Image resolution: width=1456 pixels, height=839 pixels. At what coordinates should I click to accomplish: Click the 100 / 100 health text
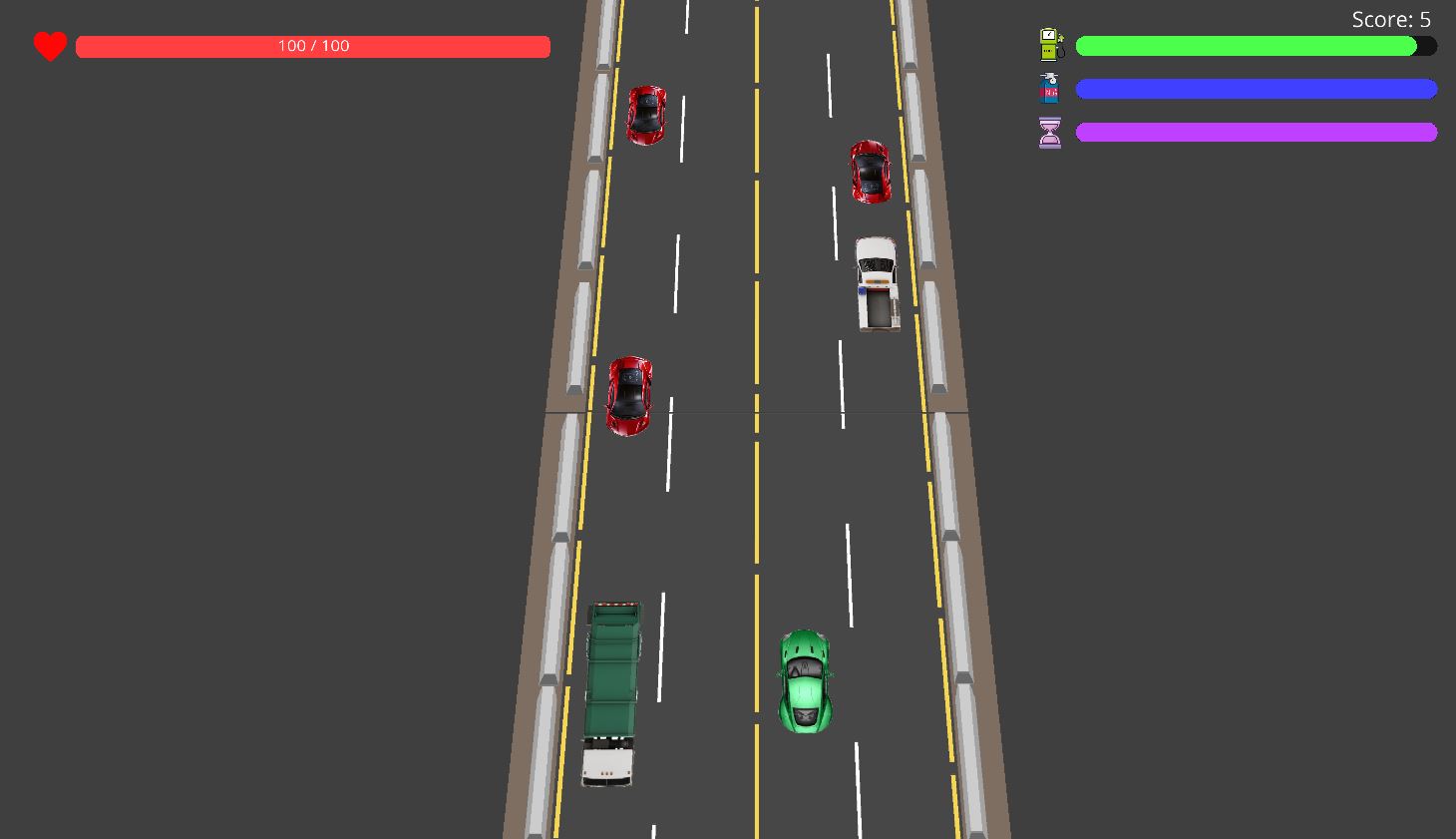point(313,45)
